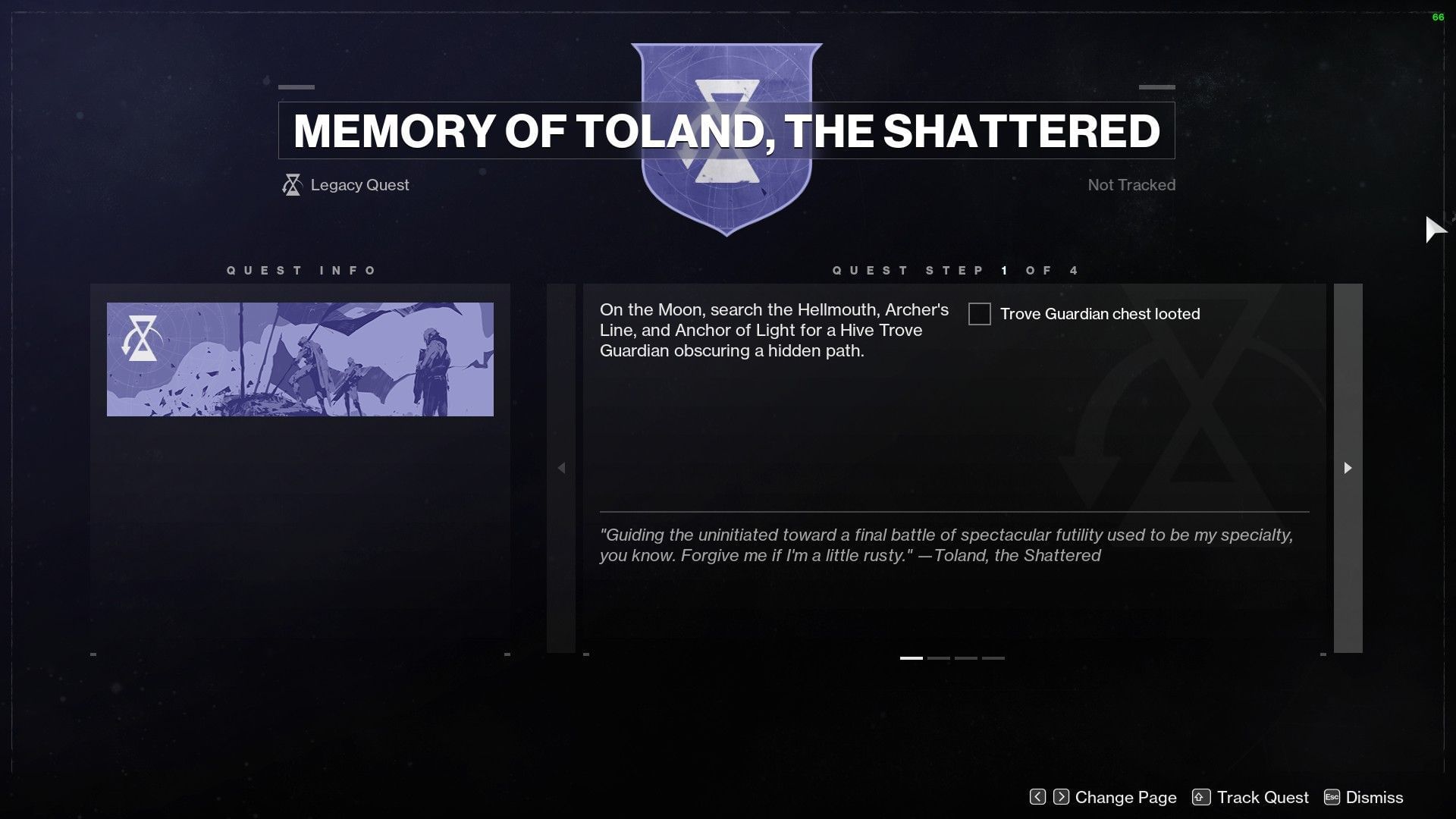Check the Trove Guardian chest looted box
Viewport: 1456px width, 819px height.
979,314
